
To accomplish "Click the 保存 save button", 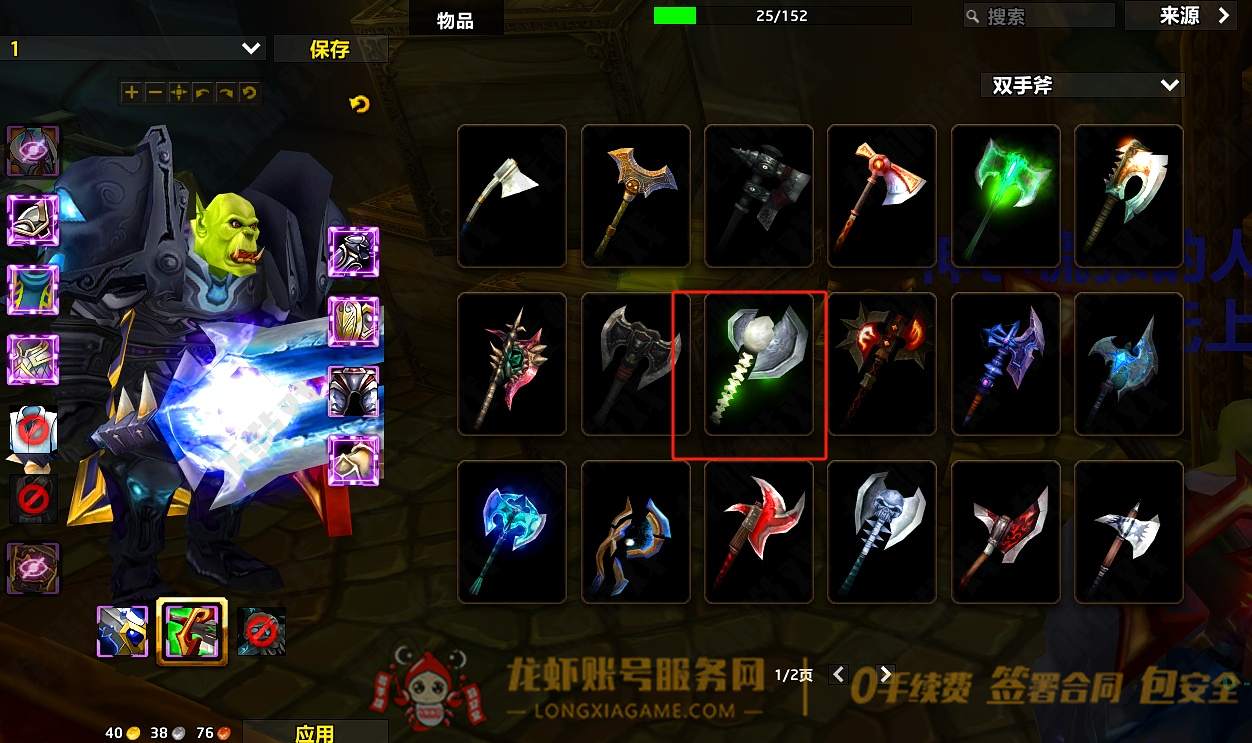I will tap(330, 49).
